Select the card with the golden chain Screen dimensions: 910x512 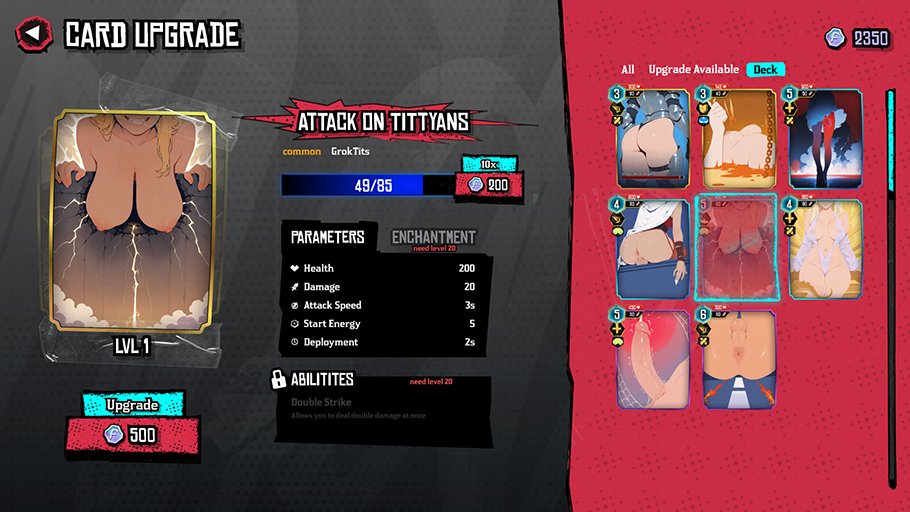coord(736,136)
